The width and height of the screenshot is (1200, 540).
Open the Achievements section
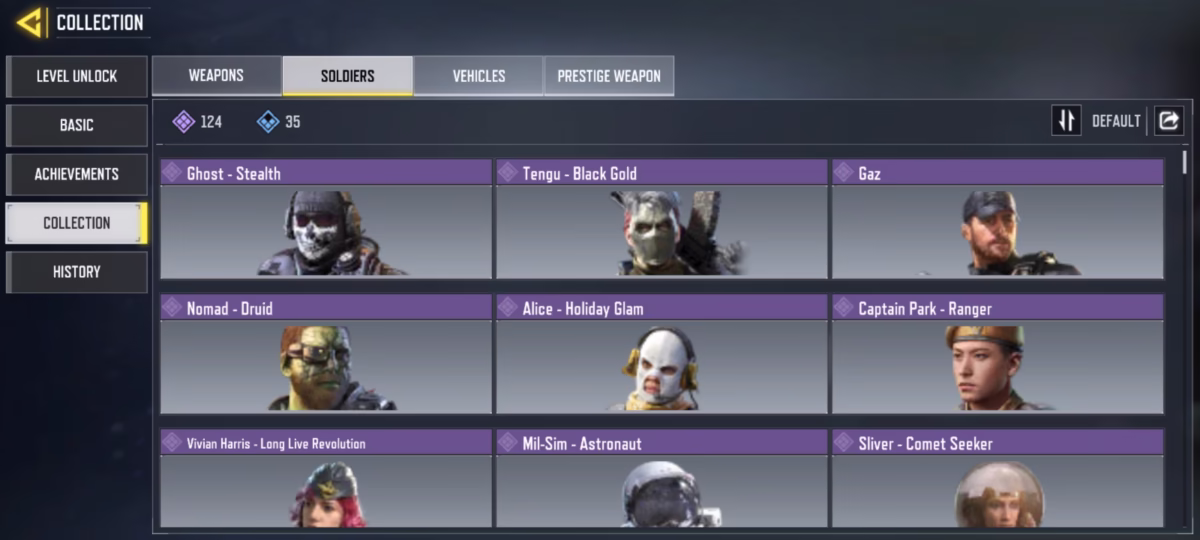pyautogui.click(x=77, y=174)
